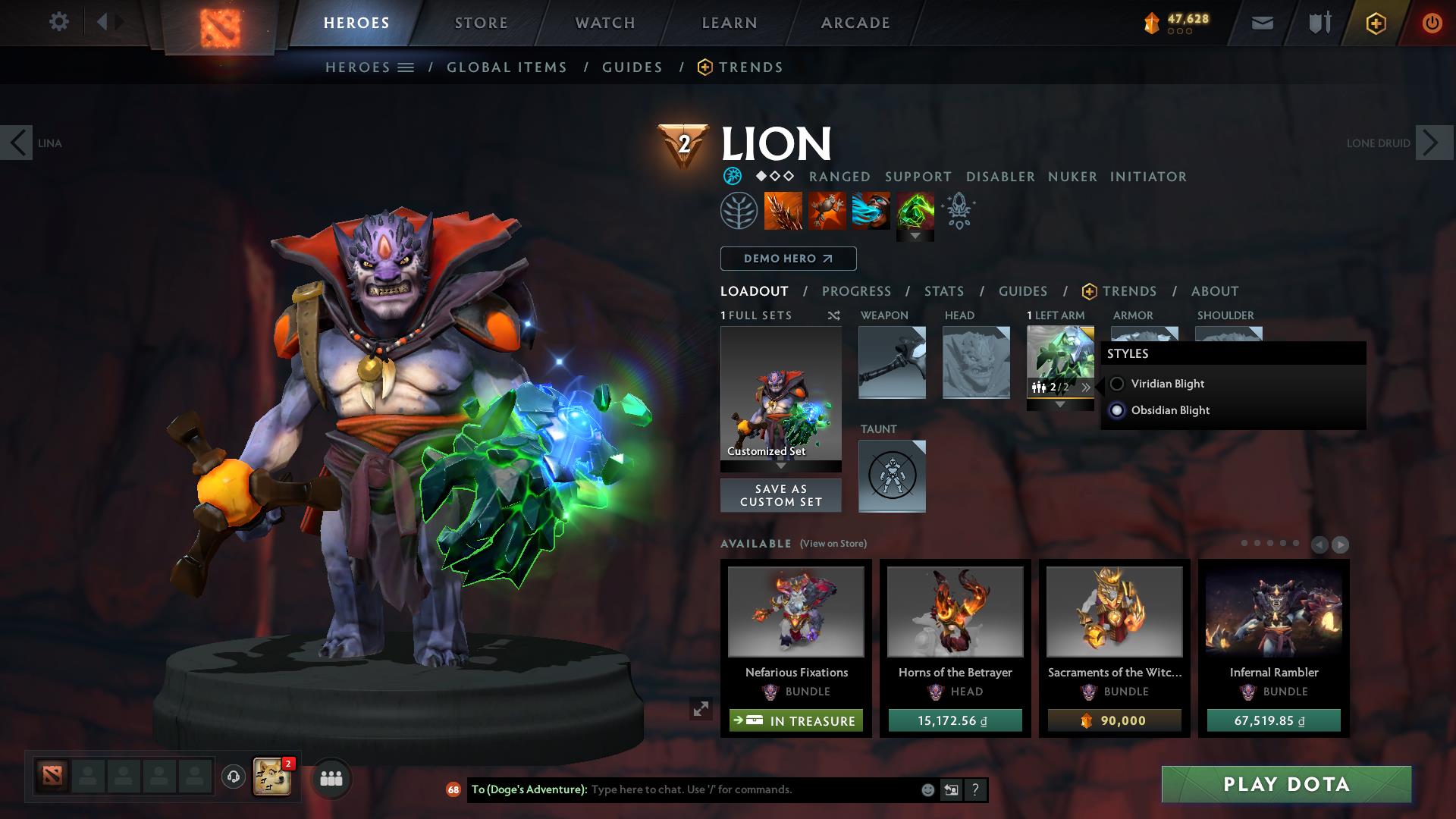Toggle the loadout shuffle icon next to Full Sets

click(x=833, y=315)
